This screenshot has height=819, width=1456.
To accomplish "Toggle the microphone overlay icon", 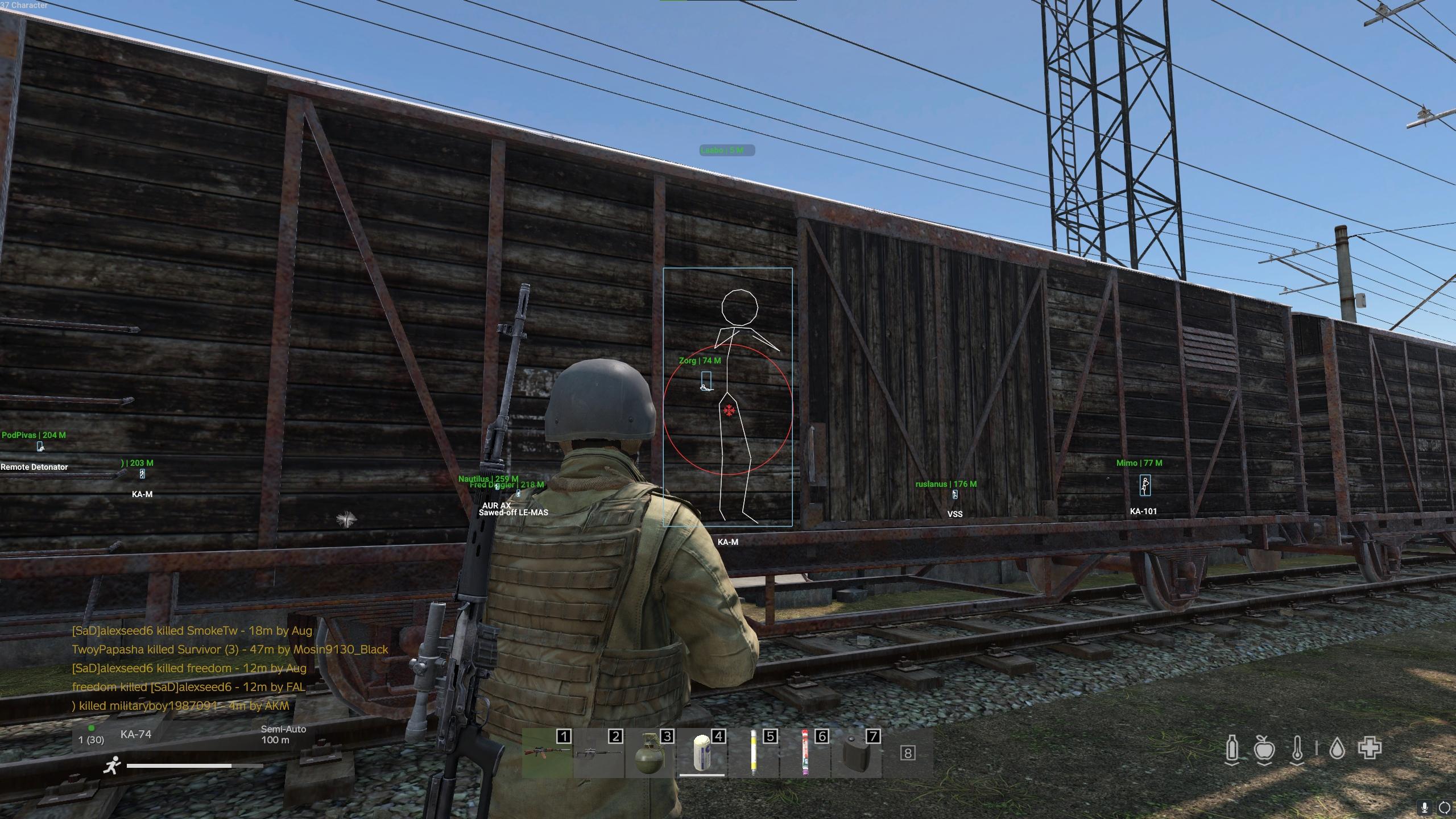I will [1425, 807].
